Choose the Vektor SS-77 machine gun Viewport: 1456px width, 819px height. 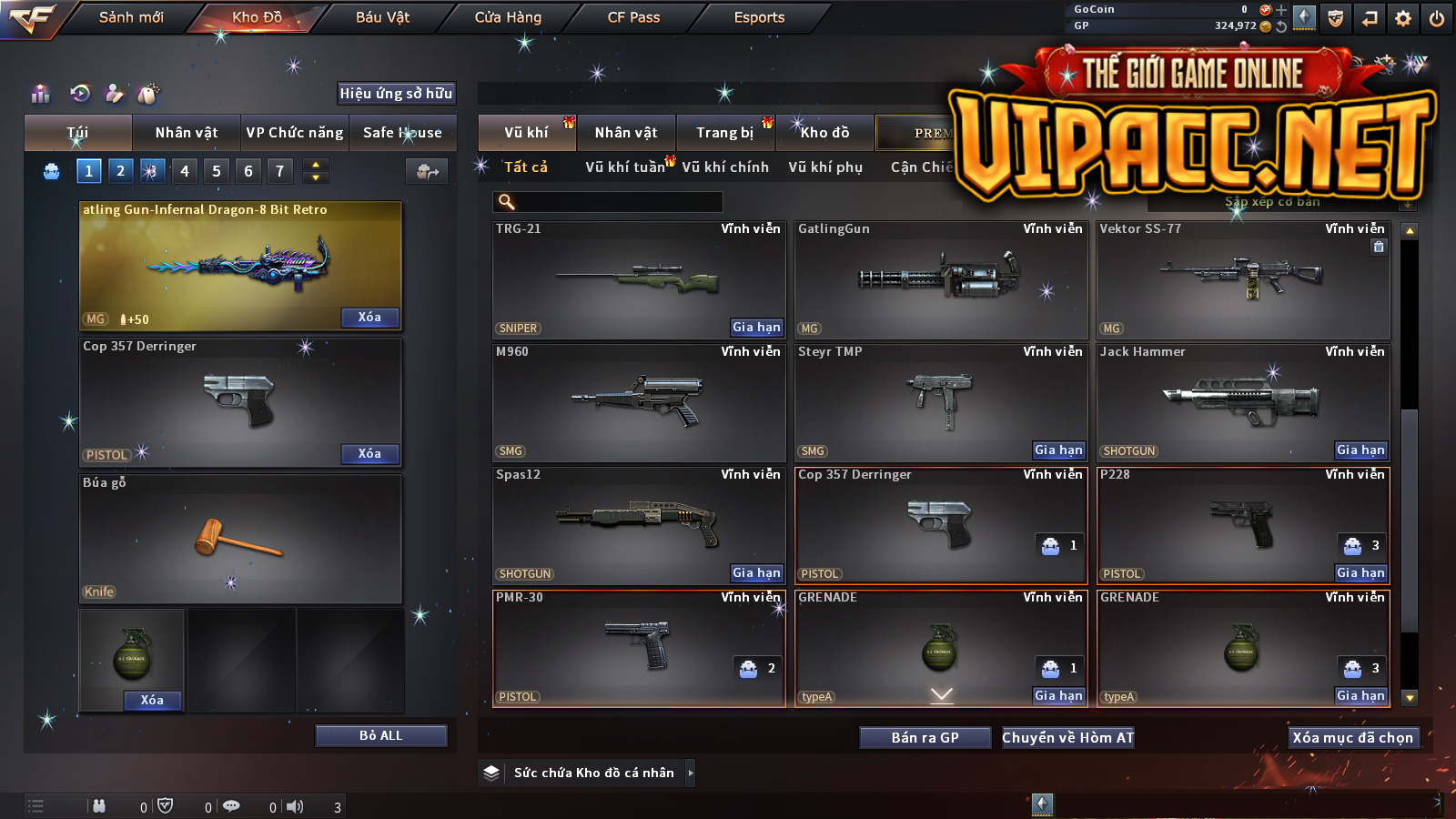tap(1242, 279)
